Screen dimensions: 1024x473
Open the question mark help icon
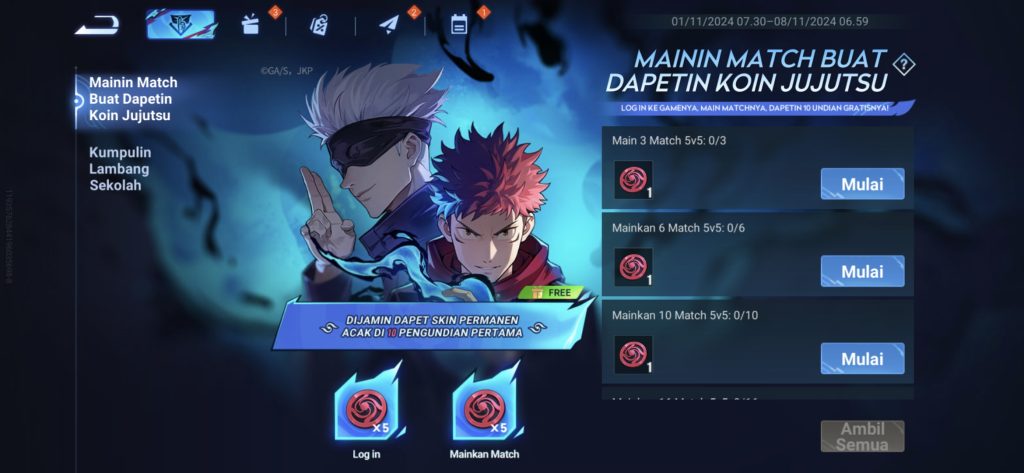903,66
